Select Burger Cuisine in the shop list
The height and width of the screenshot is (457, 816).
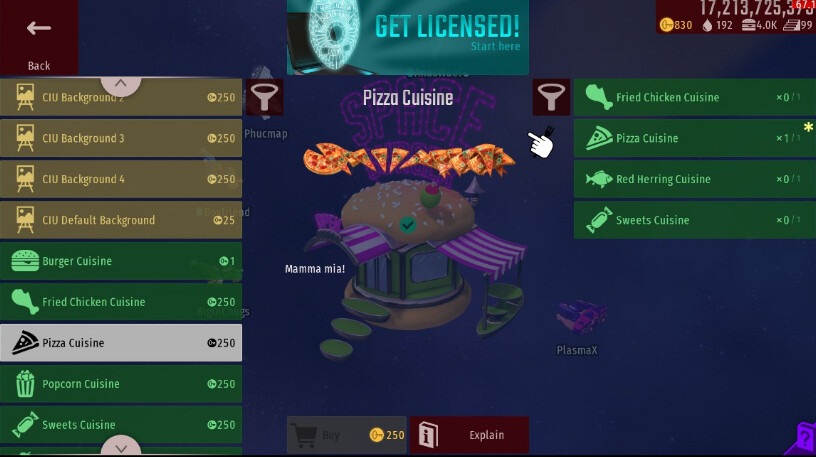tap(121, 261)
